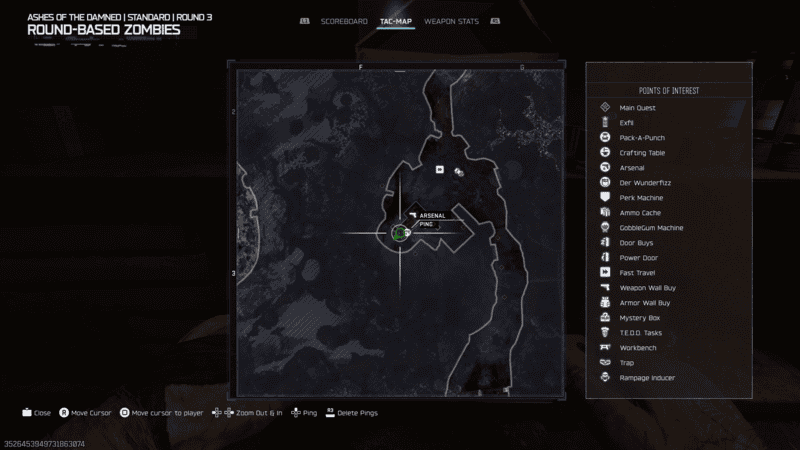Select the Fast Travel legend entry
The height and width of the screenshot is (450, 800).
pyautogui.click(x=638, y=273)
